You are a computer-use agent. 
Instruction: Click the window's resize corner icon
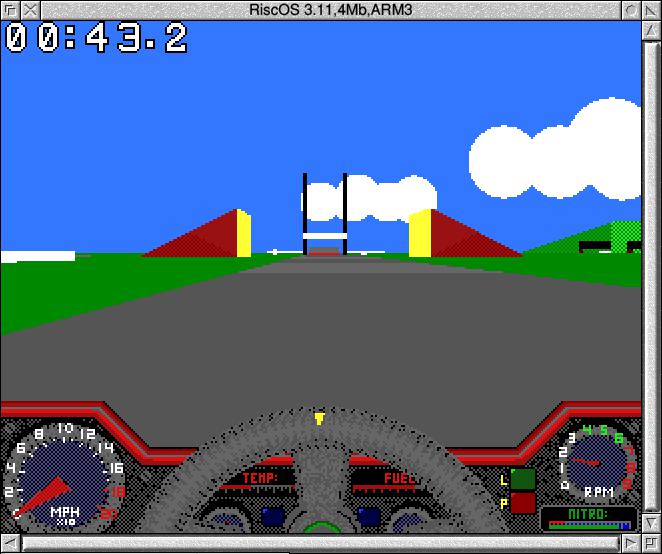[x=651, y=544]
